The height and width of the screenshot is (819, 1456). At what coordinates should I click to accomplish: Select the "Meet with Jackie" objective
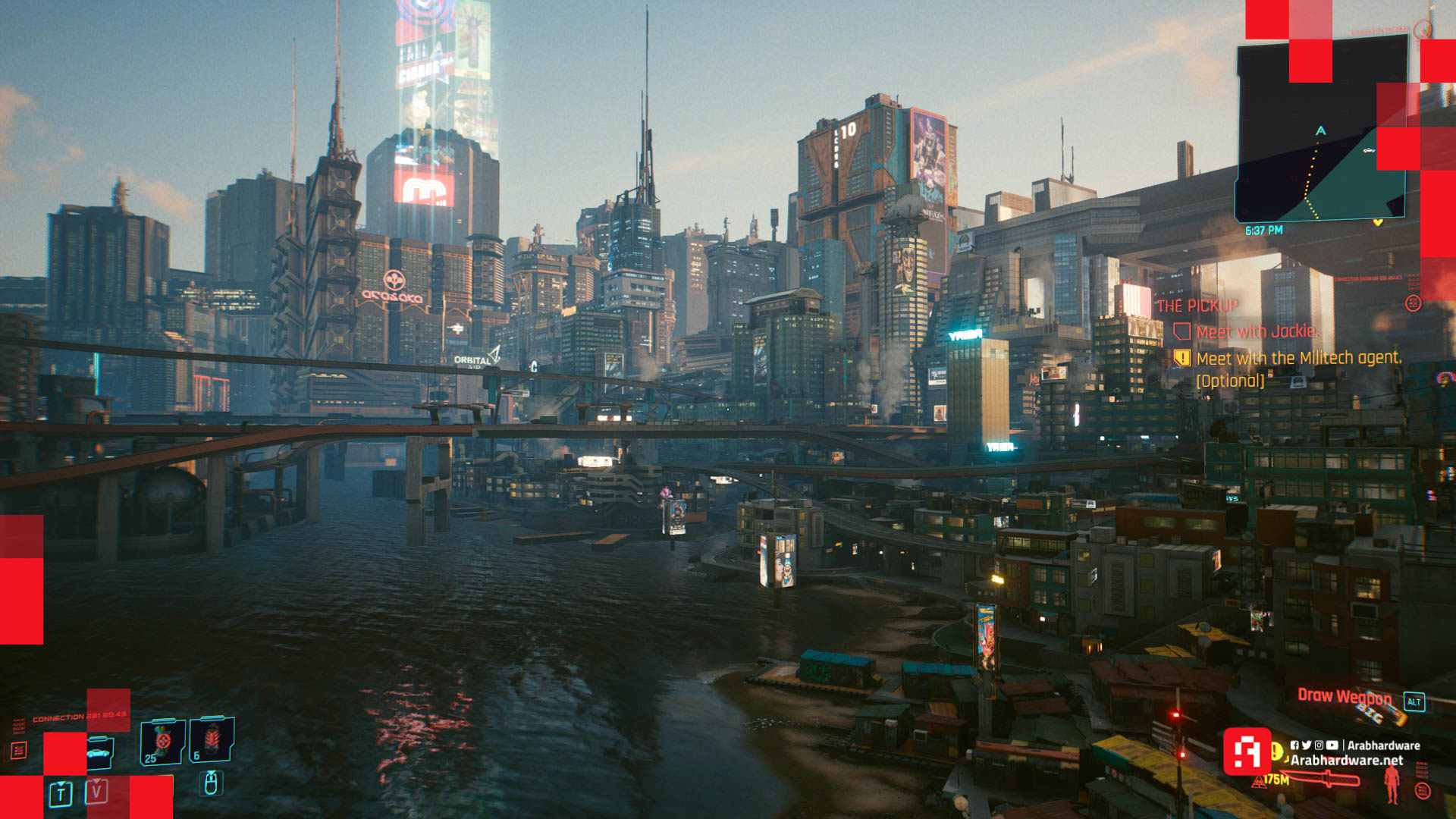click(x=1257, y=332)
